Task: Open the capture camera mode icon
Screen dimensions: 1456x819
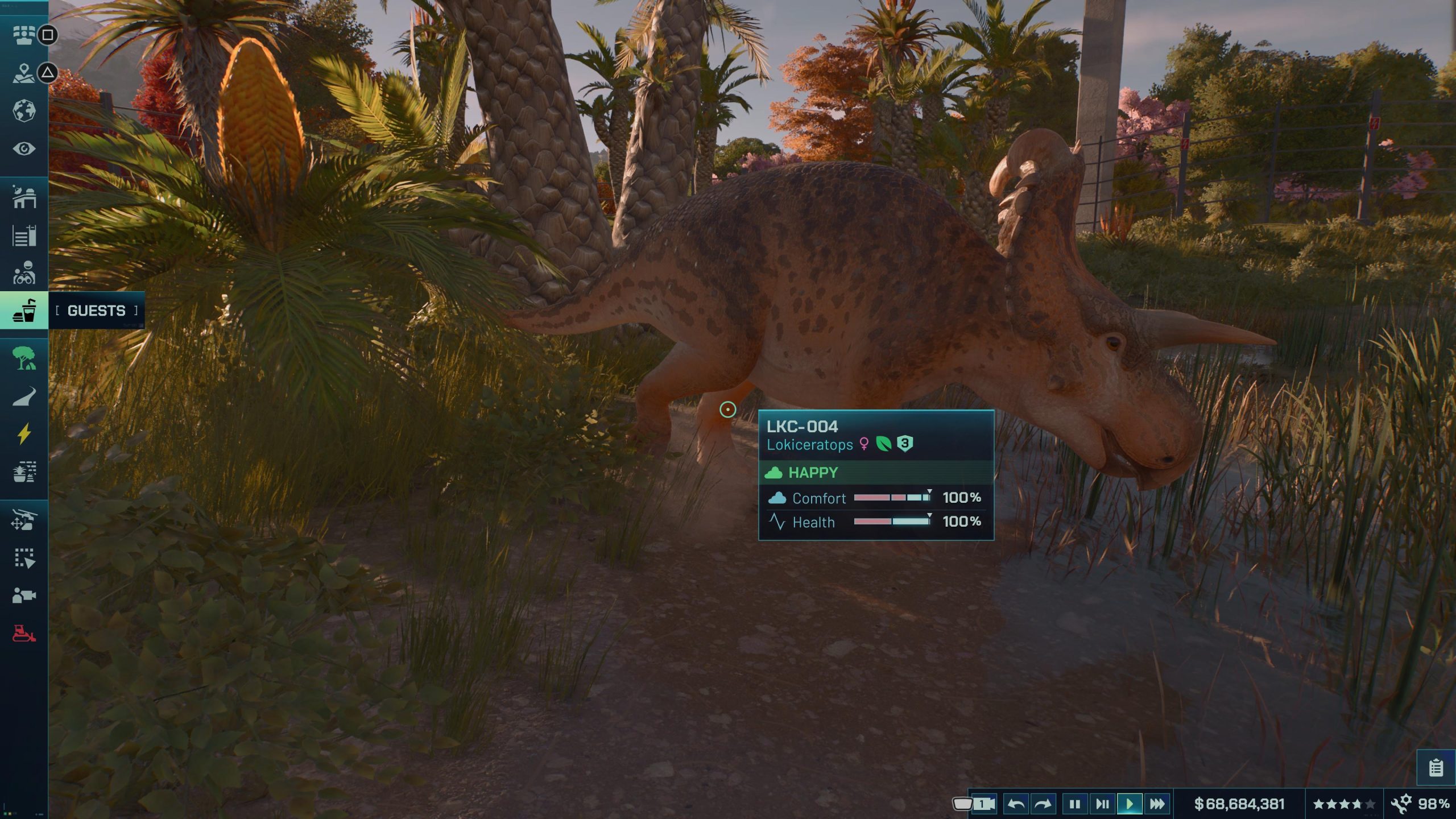Action: 24,595
